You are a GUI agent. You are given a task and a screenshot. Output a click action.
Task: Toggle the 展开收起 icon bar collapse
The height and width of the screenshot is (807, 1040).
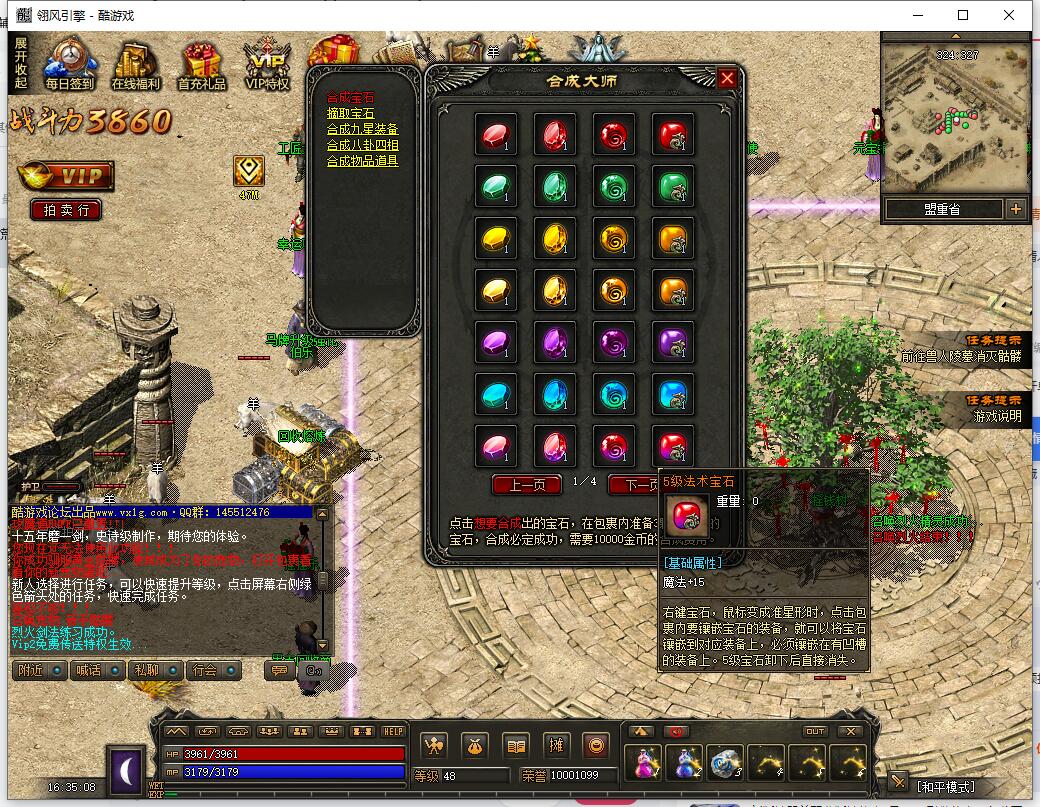point(21,64)
